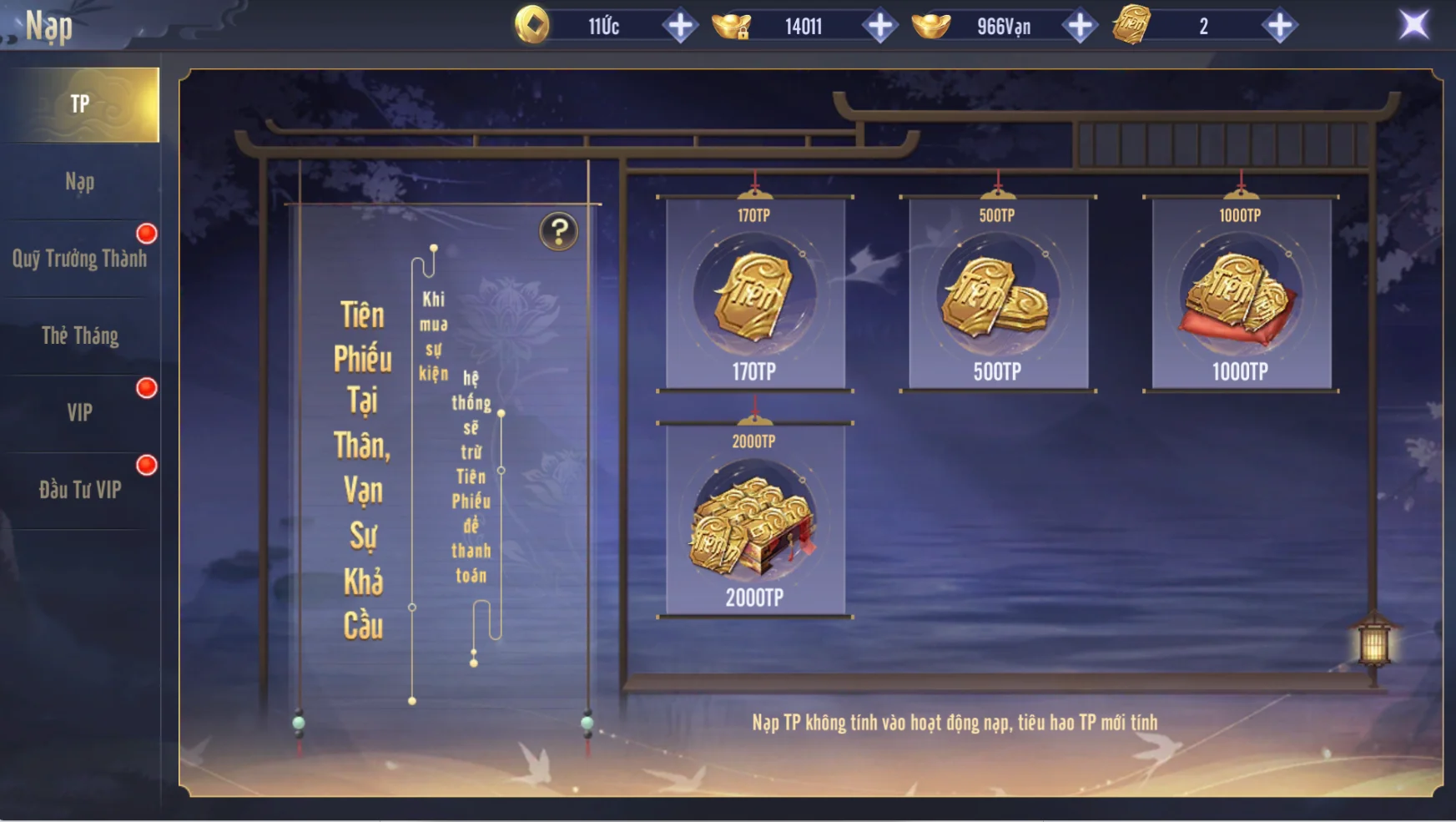Image resolution: width=1456 pixels, height=822 pixels.
Task: Close the Nạp shop window
Action: click(x=1413, y=25)
